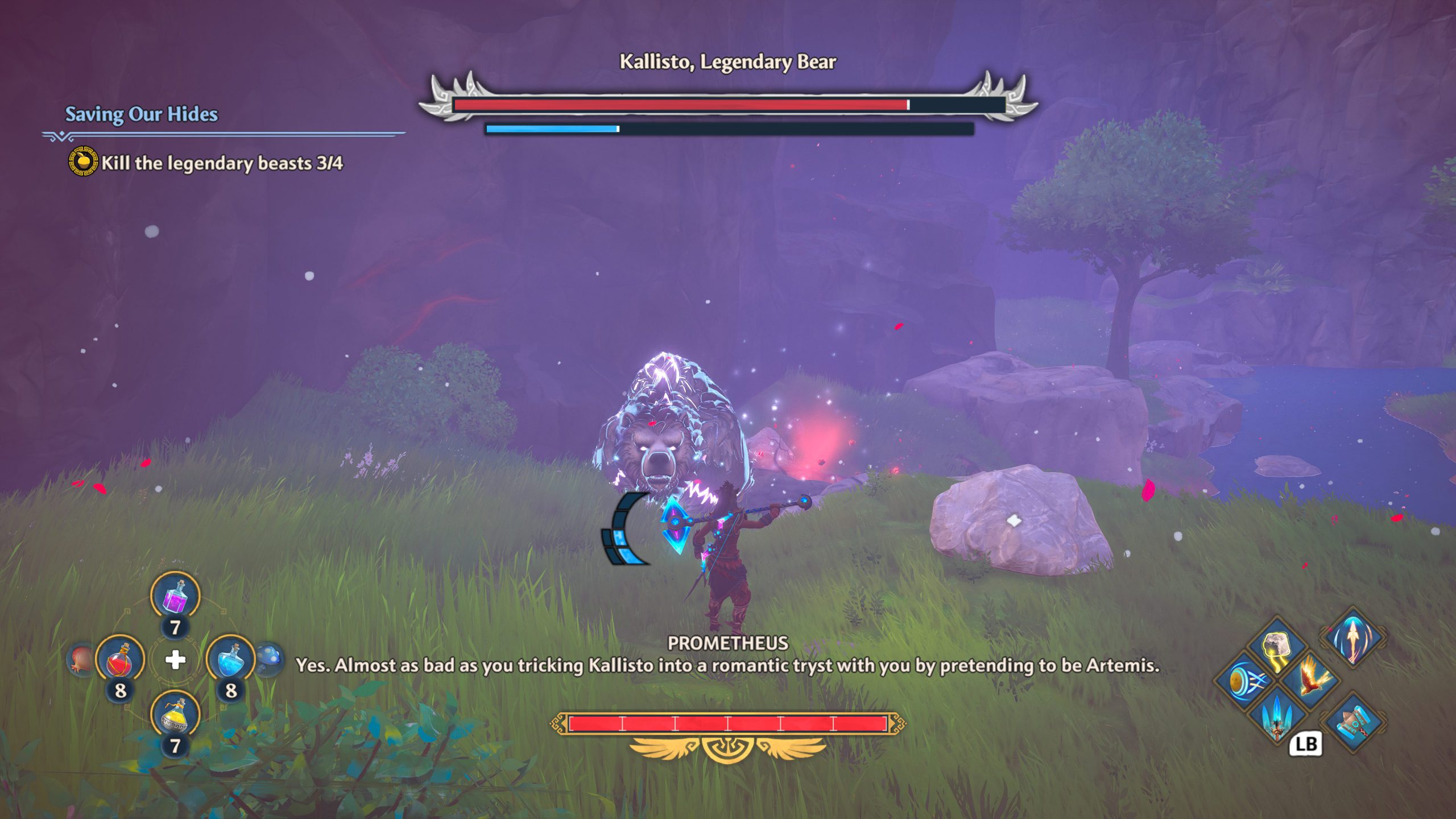Use the blue stamina potion
Viewport: 1456px width, 819px height.
click(x=230, y=660)
